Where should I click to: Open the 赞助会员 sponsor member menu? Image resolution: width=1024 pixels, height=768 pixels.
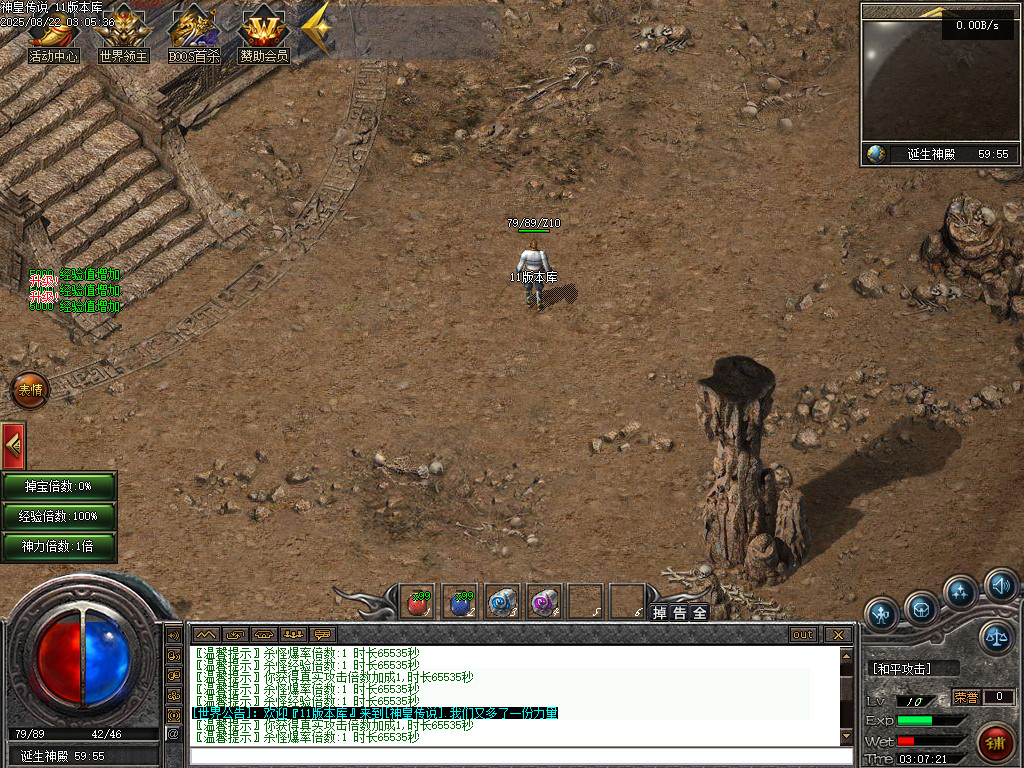click(x=263, y=34)
